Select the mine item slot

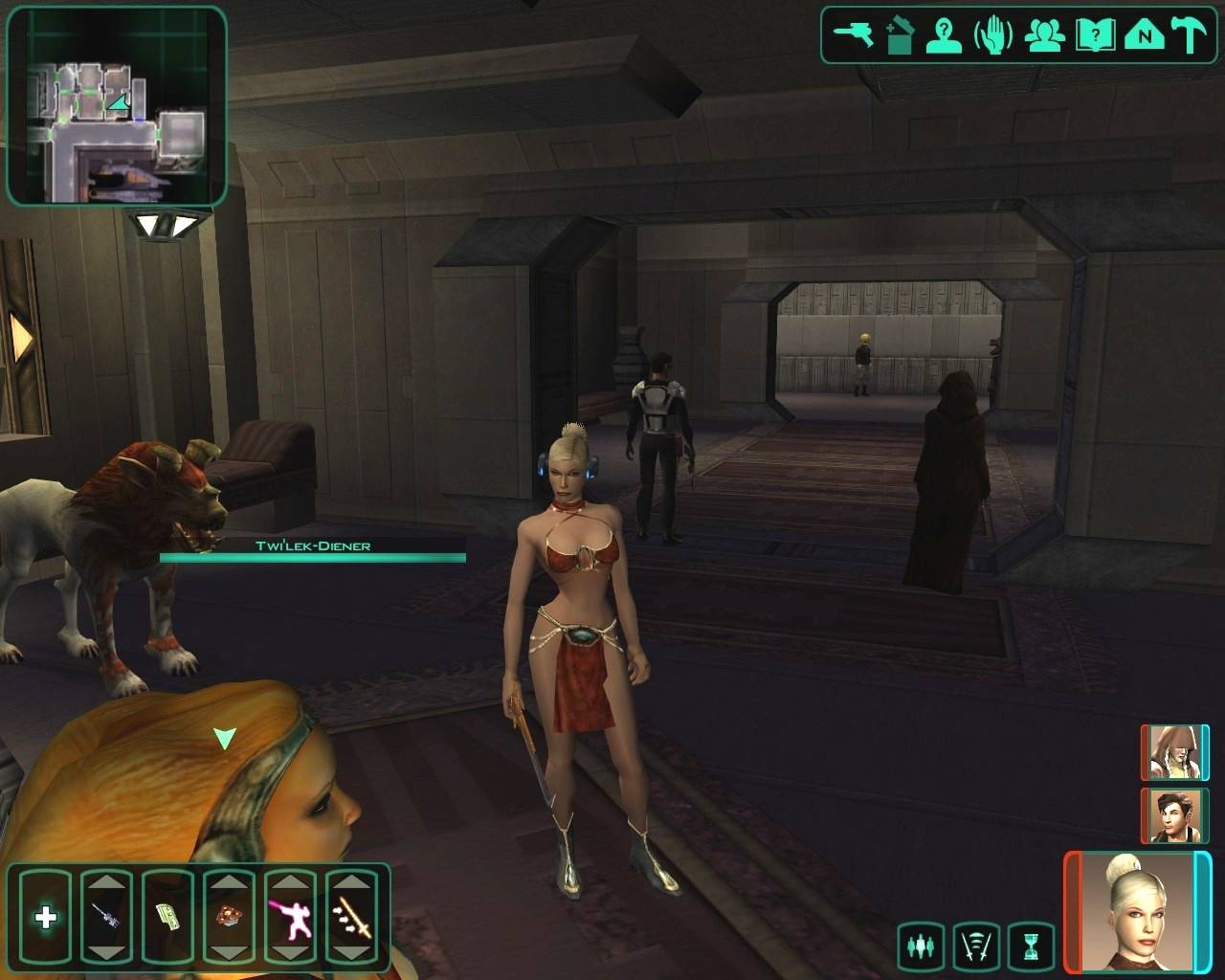point(229,919)
